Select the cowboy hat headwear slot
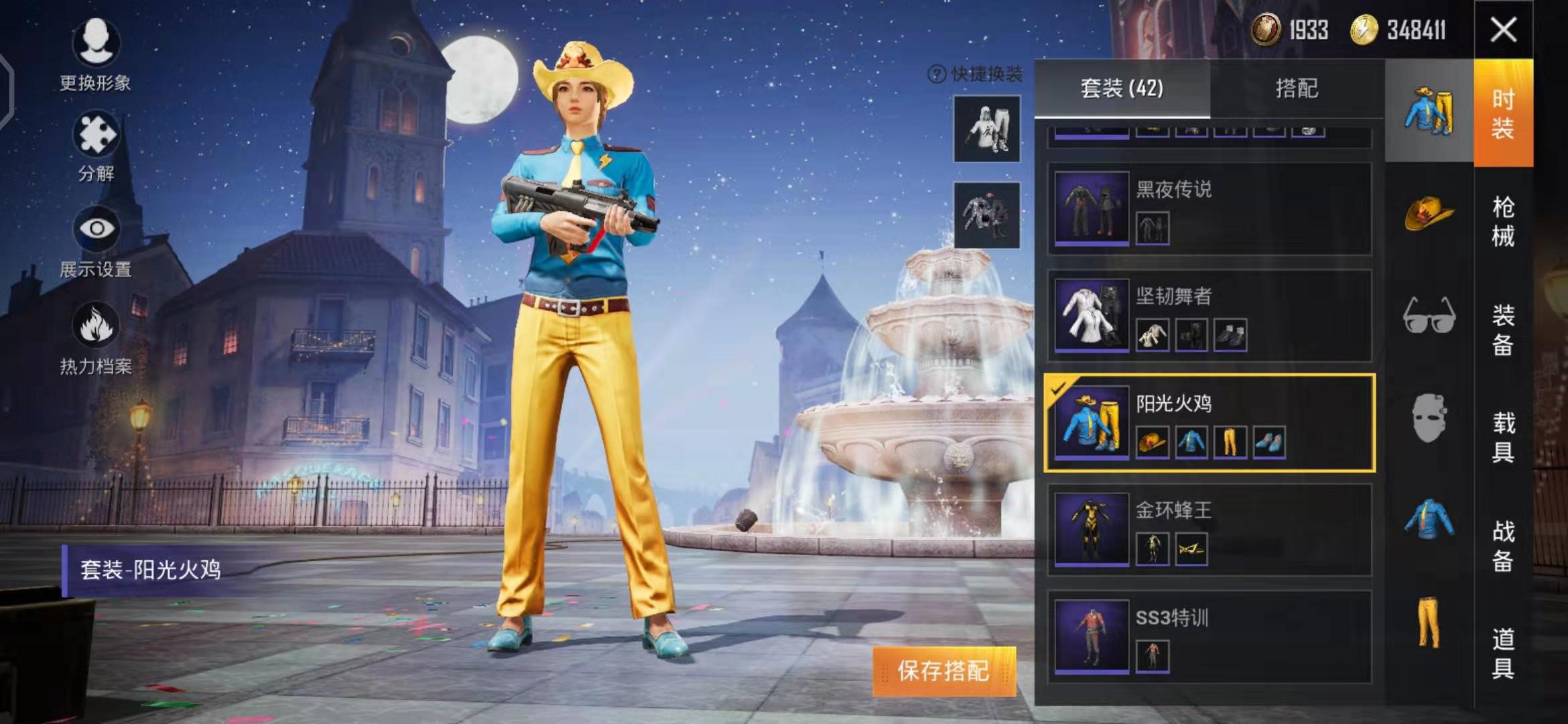Screen dimensions: 1568x724 click(x=1429, y=214)
